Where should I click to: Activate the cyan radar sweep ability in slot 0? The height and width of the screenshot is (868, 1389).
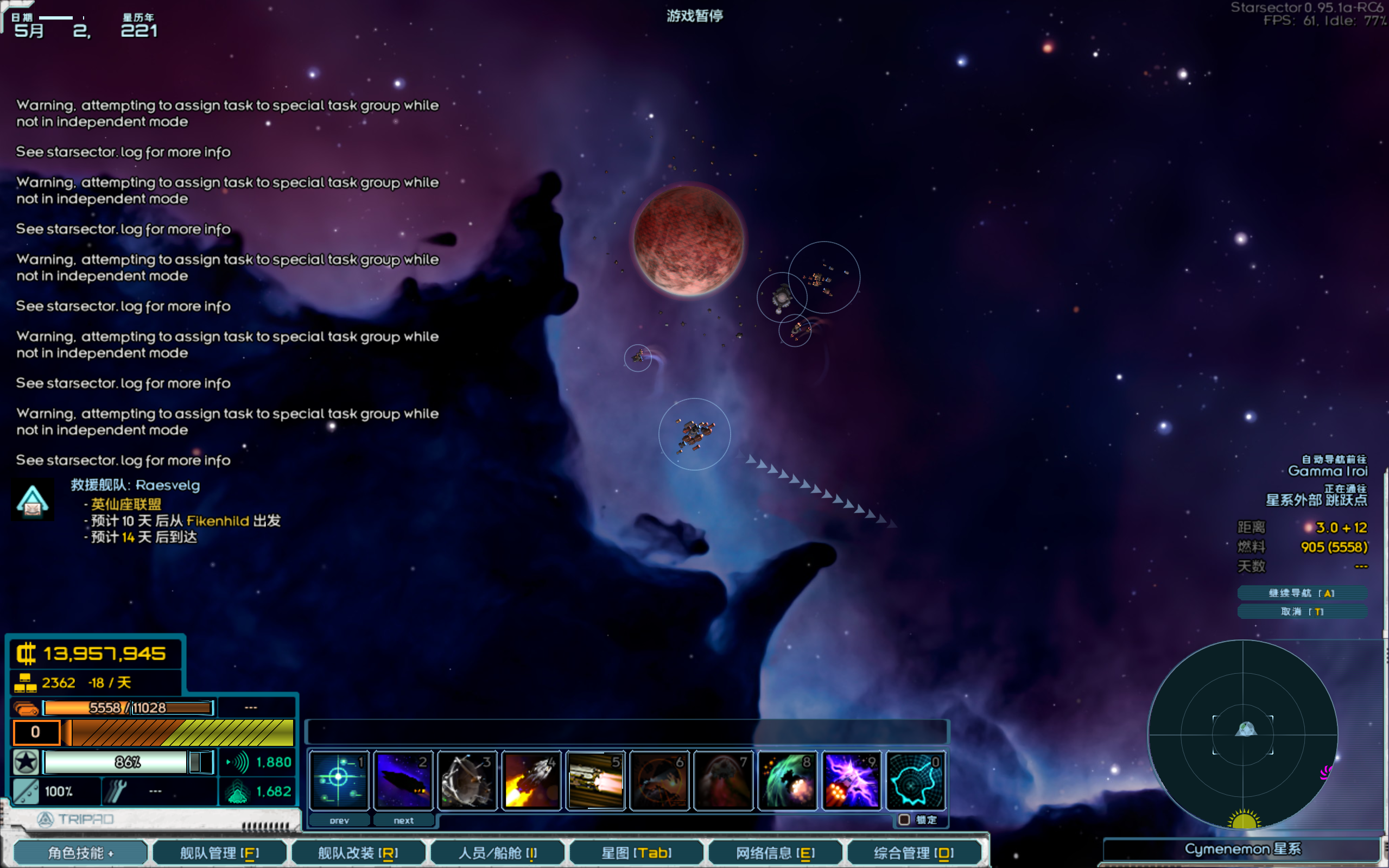(916, 780)
